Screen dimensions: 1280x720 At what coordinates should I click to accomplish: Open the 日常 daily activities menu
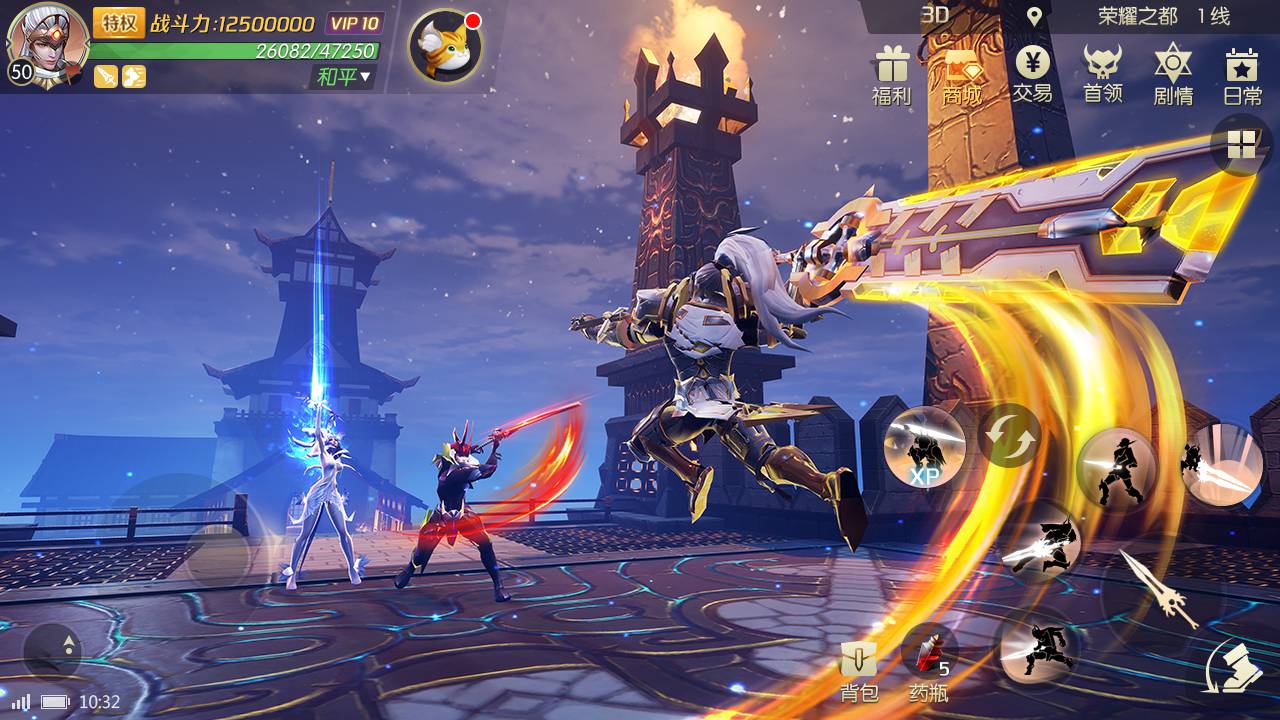click(1242, 75)
